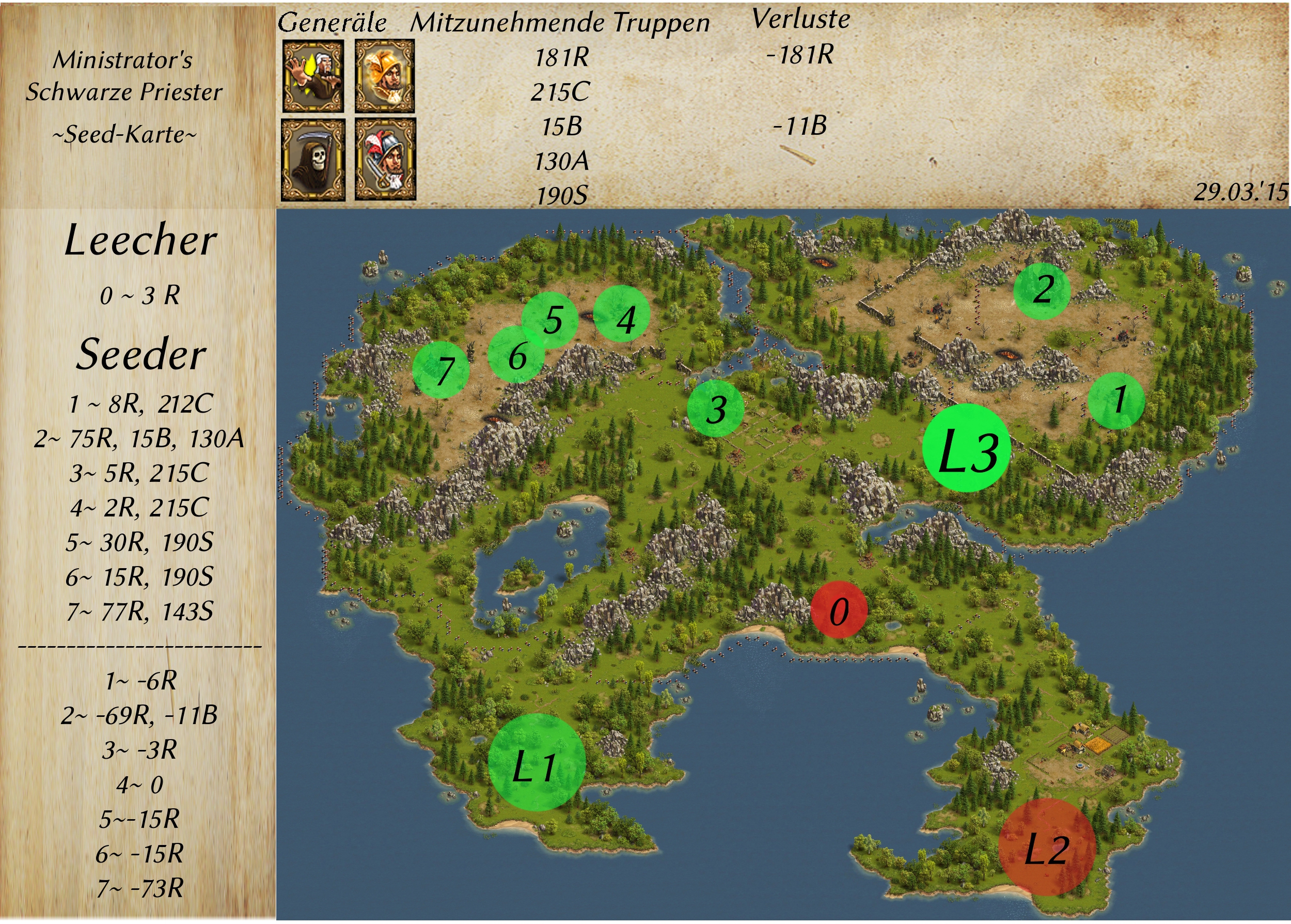This screenshot has width=1291, height=924.
Task: Click the red leecher marker 0
Action: pyautogui.click(x=839, y=610)
